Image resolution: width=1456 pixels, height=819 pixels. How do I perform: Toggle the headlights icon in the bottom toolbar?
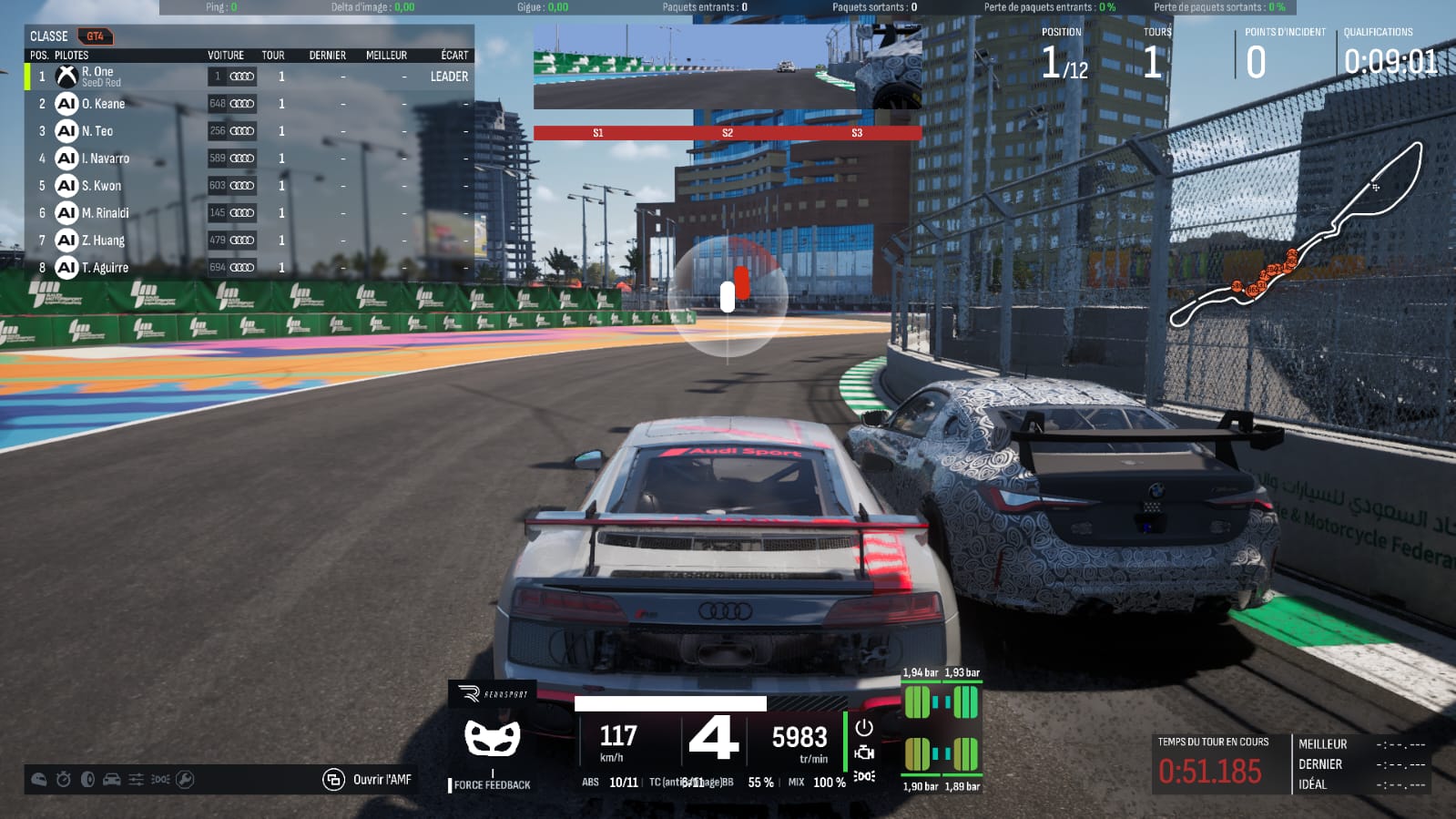[160, 780]
